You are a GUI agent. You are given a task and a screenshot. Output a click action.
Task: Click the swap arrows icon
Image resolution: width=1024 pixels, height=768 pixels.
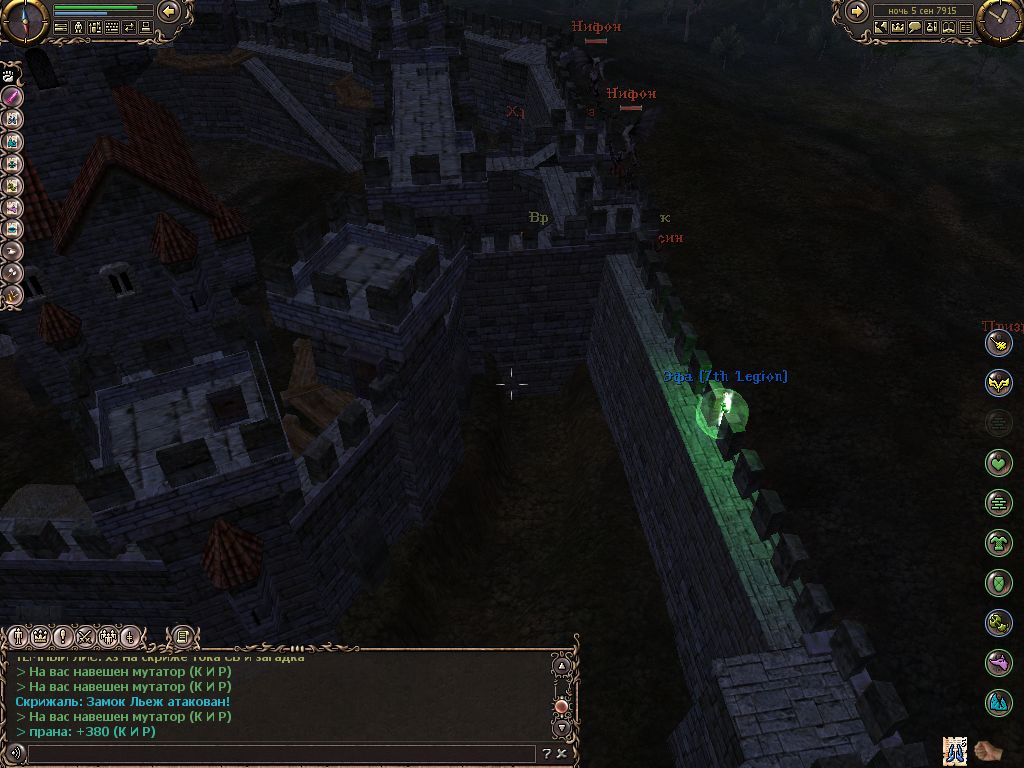[129, 28]
